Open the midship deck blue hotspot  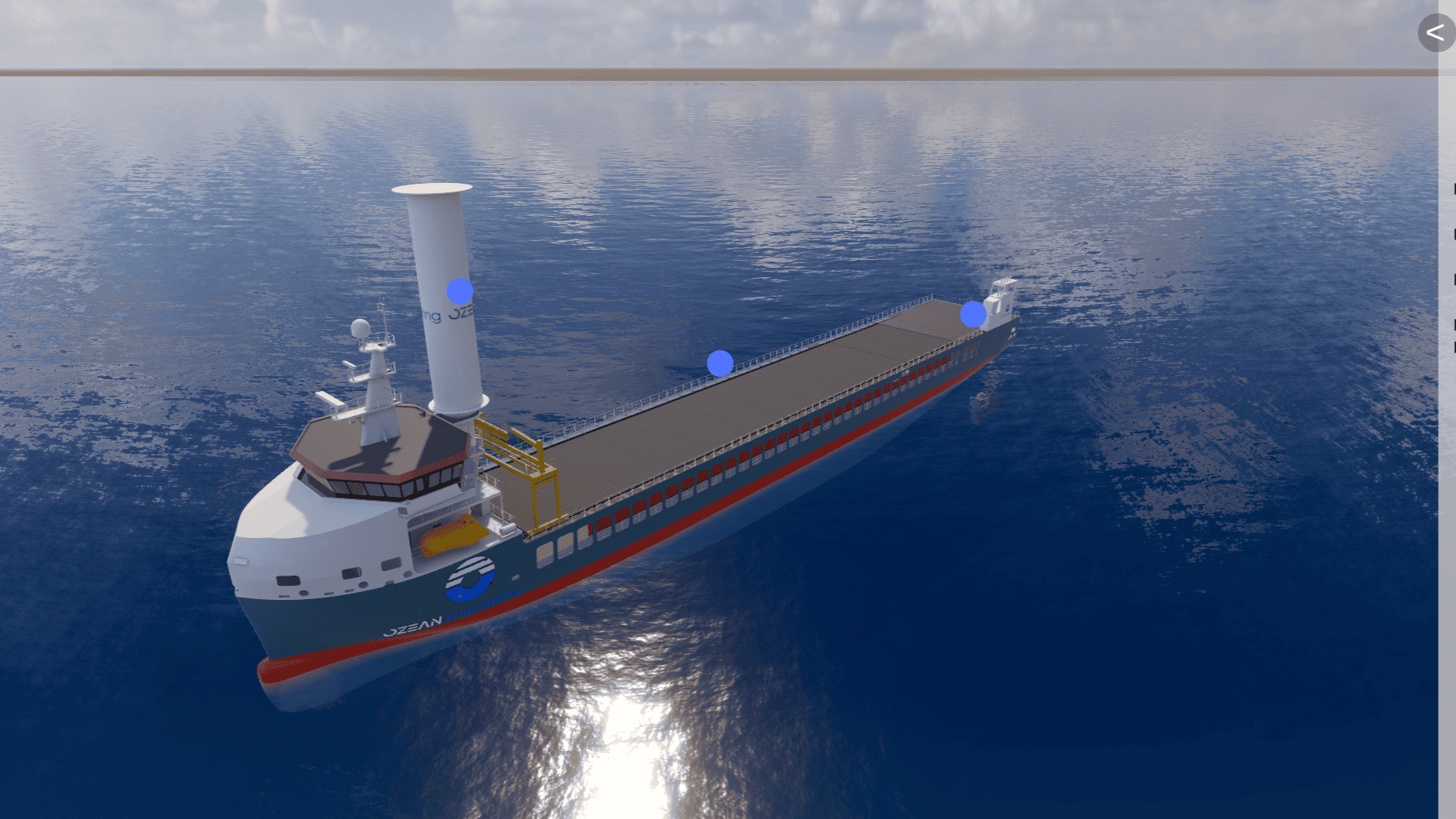pos(720,364)
